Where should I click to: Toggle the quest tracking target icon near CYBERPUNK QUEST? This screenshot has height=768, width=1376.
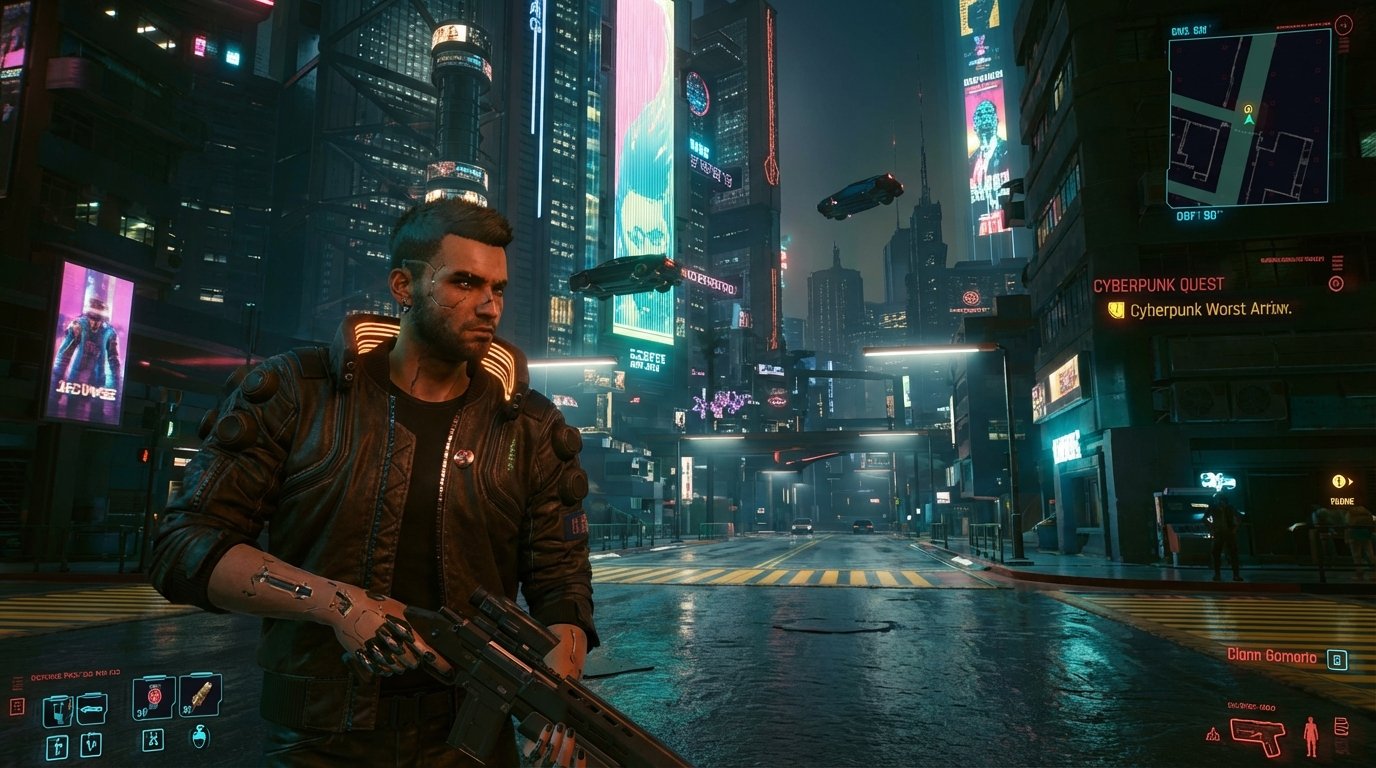pos(1336,283)
